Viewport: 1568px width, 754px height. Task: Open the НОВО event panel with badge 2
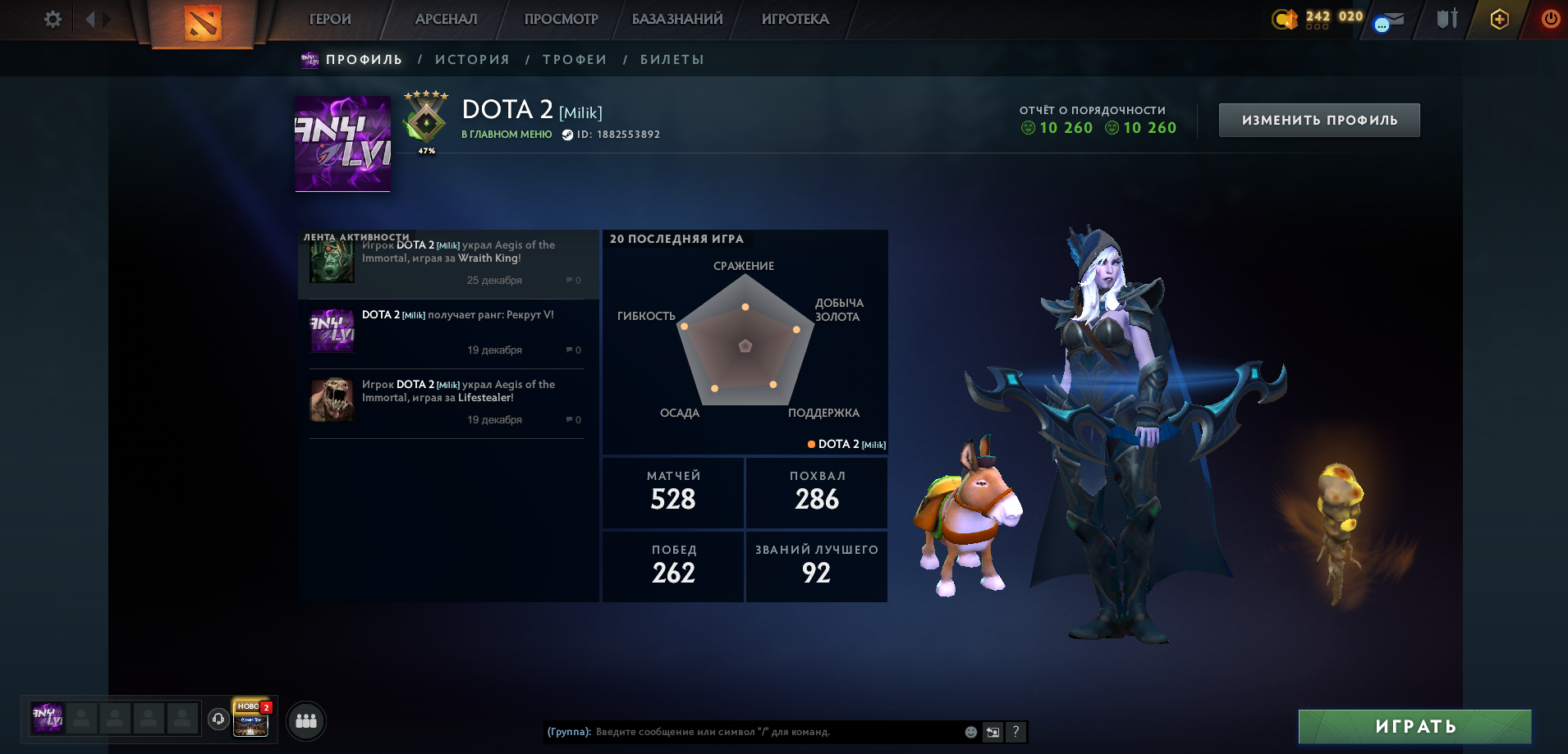coord(251,720)
